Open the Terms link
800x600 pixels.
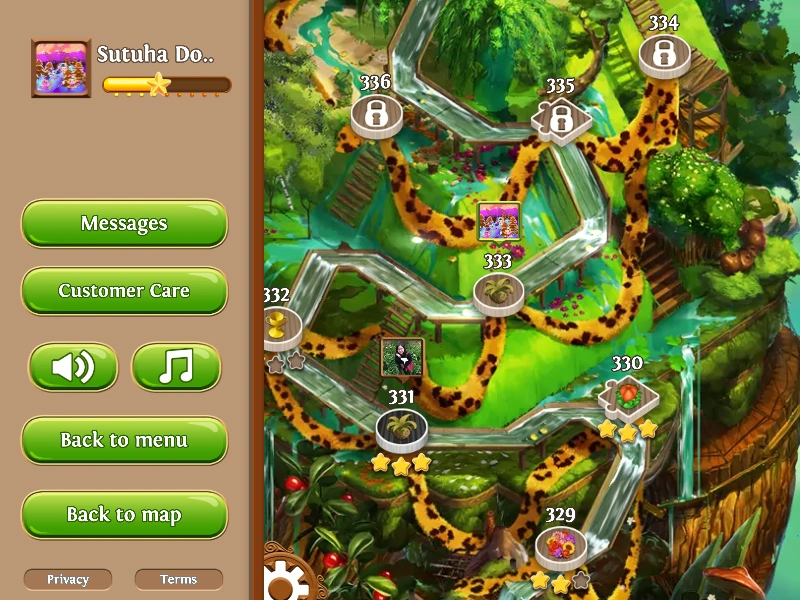point(178,579)
